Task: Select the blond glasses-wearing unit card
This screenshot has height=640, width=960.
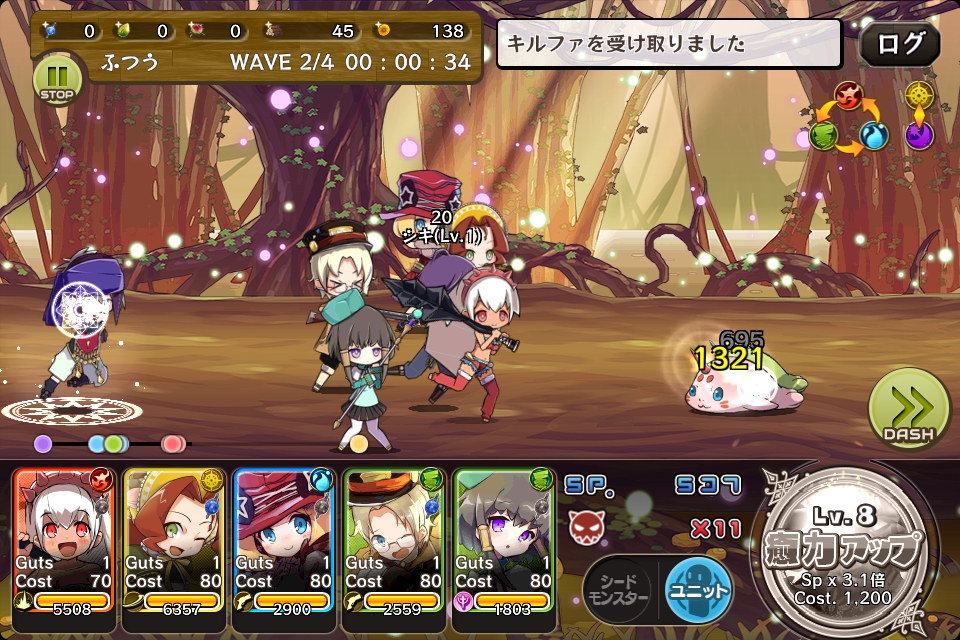Action: click(395, 540)
